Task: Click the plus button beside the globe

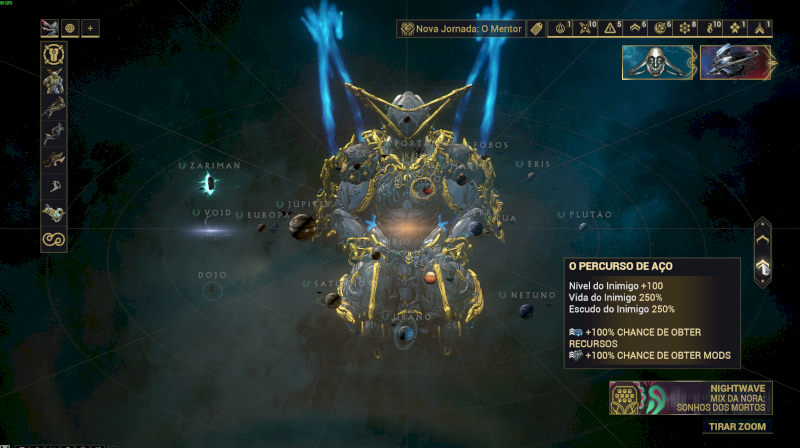Action: [90, 28]
